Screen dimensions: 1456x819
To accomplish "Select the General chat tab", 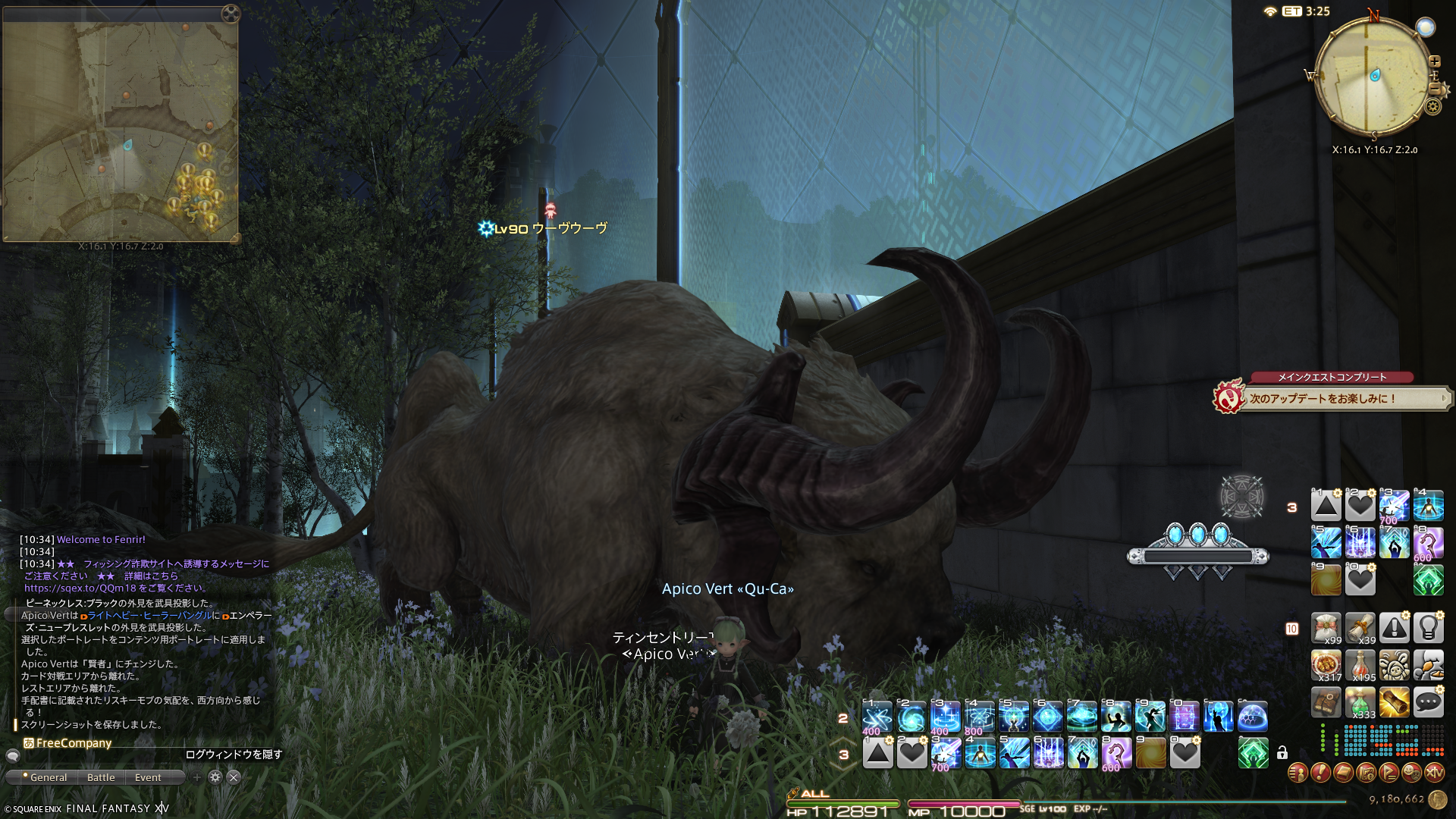I will [x=49, y=777].
